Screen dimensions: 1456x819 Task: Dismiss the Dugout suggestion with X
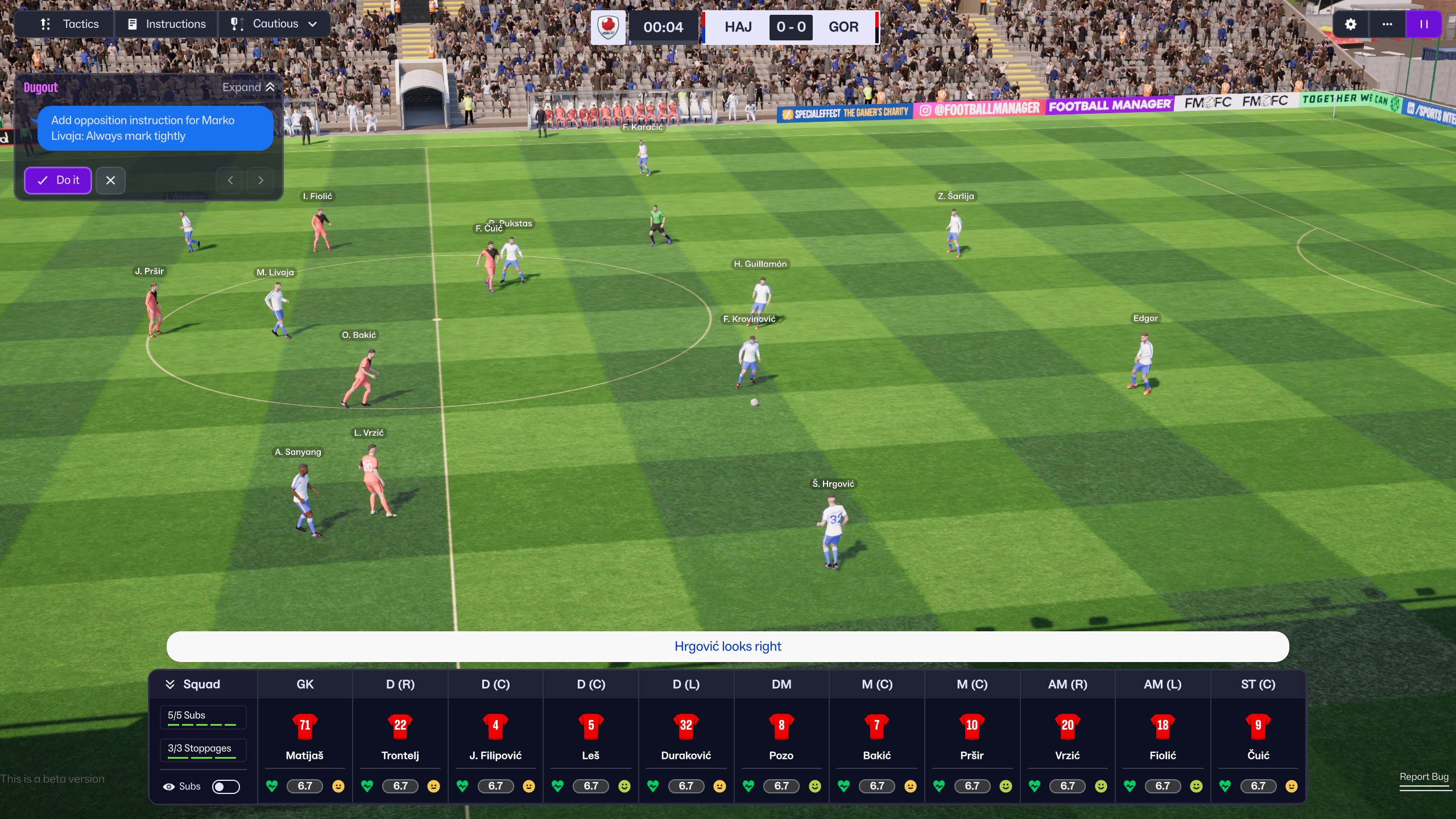110,180
